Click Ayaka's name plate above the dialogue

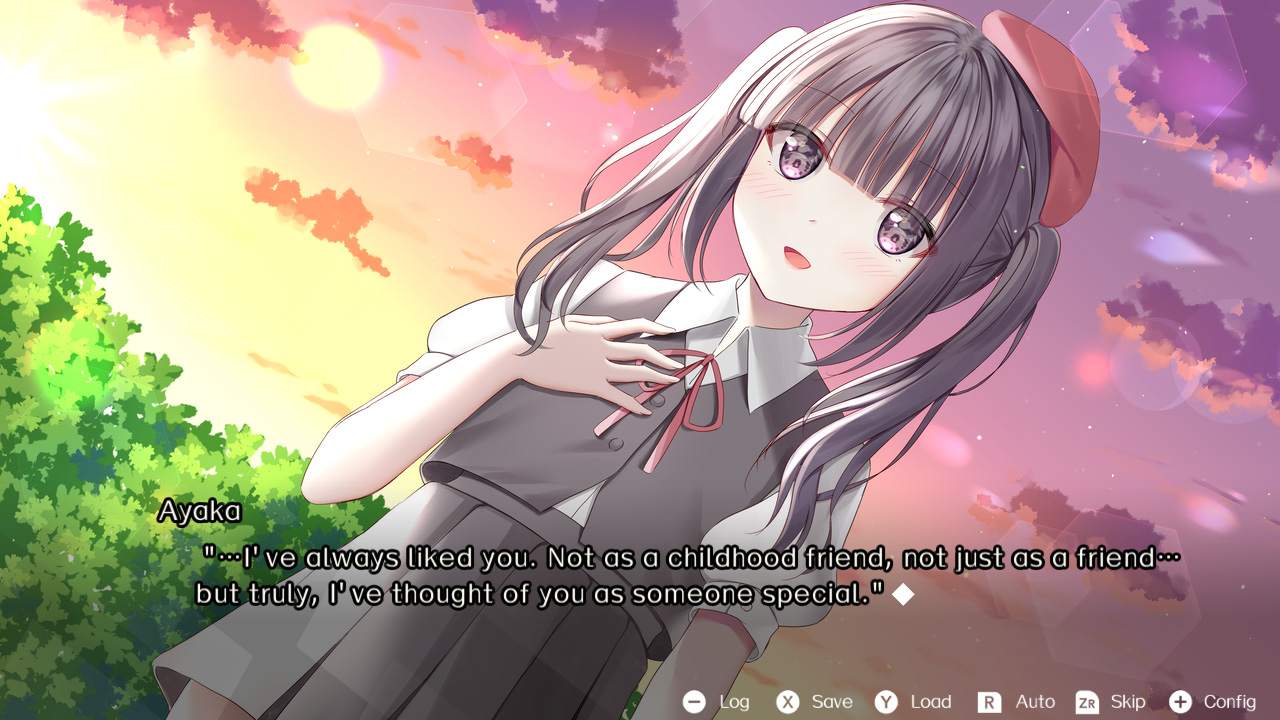(198, 511)
